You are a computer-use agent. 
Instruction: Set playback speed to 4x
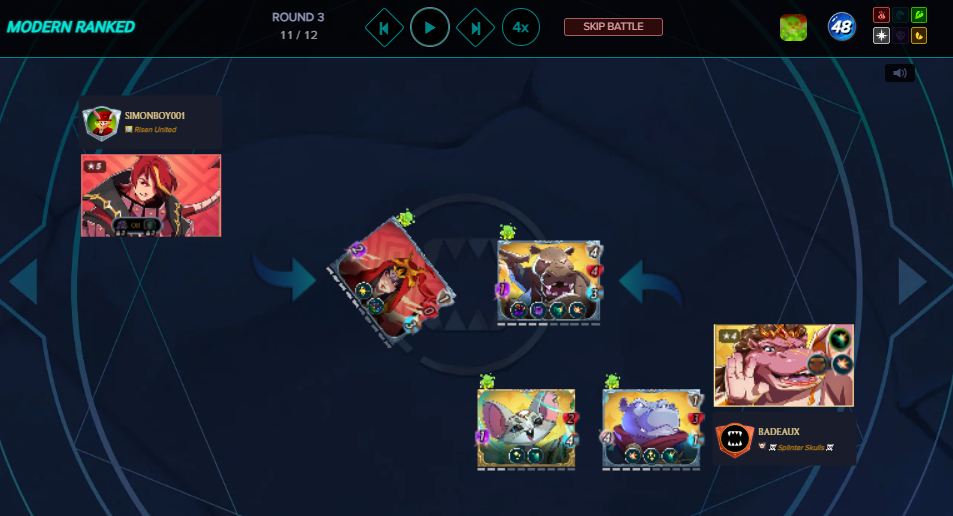pyautogui.click(x=520, y=27)
